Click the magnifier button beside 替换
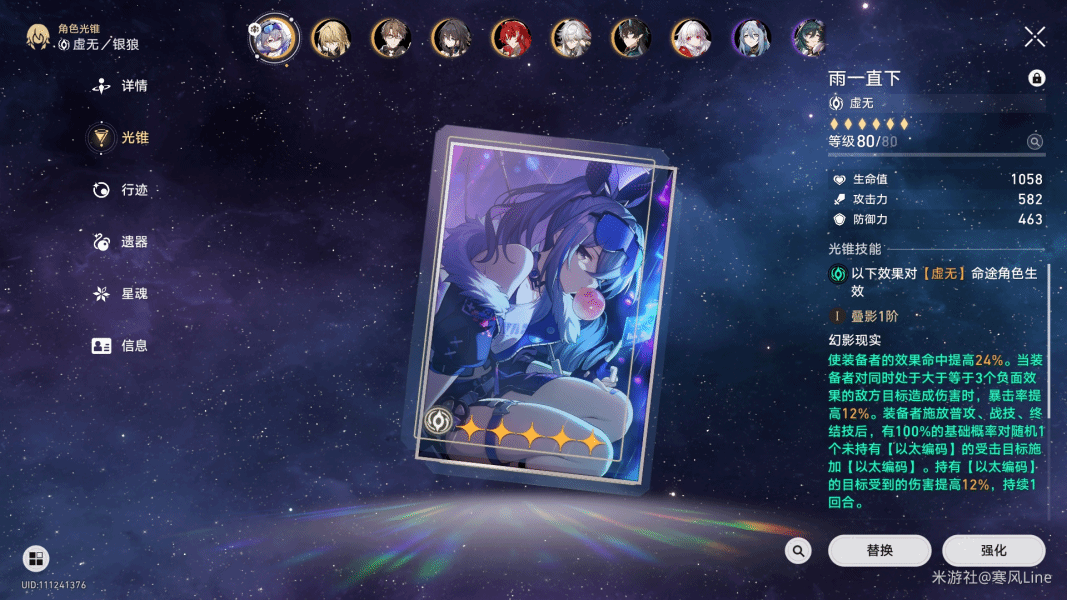 pos(798,551)
